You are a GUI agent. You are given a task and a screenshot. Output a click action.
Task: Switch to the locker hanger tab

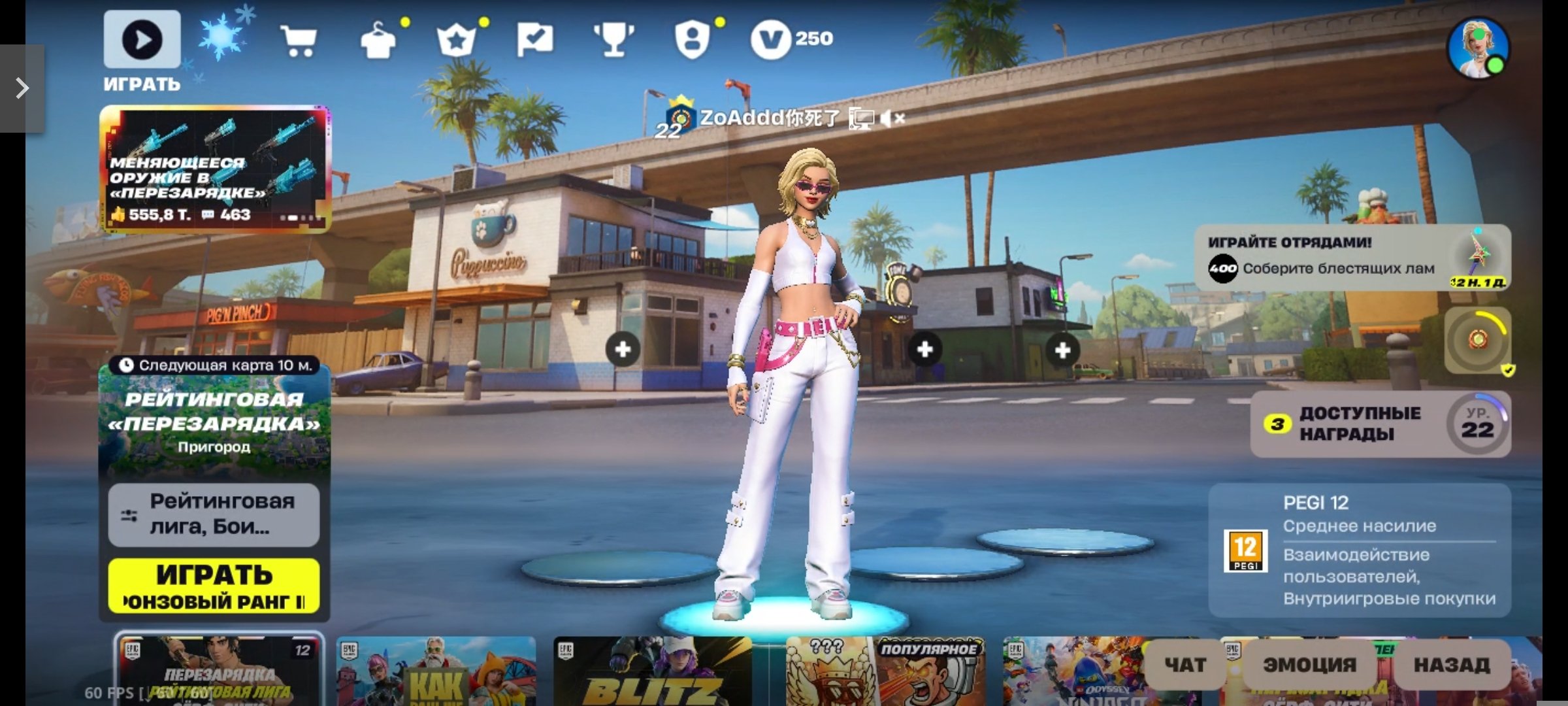(x=378, y=41)
